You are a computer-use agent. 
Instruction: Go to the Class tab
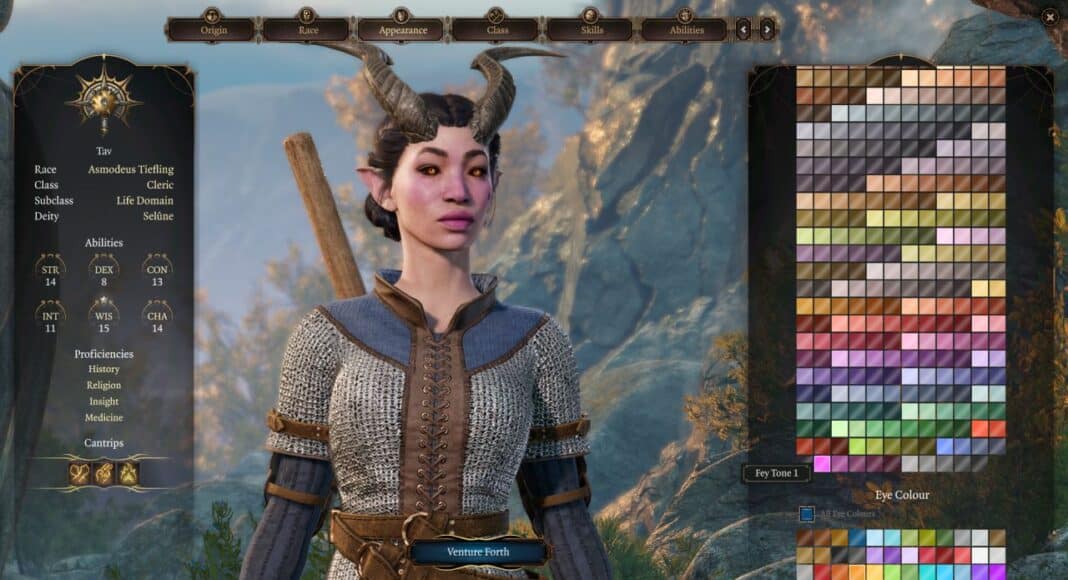tap(496, 30)
